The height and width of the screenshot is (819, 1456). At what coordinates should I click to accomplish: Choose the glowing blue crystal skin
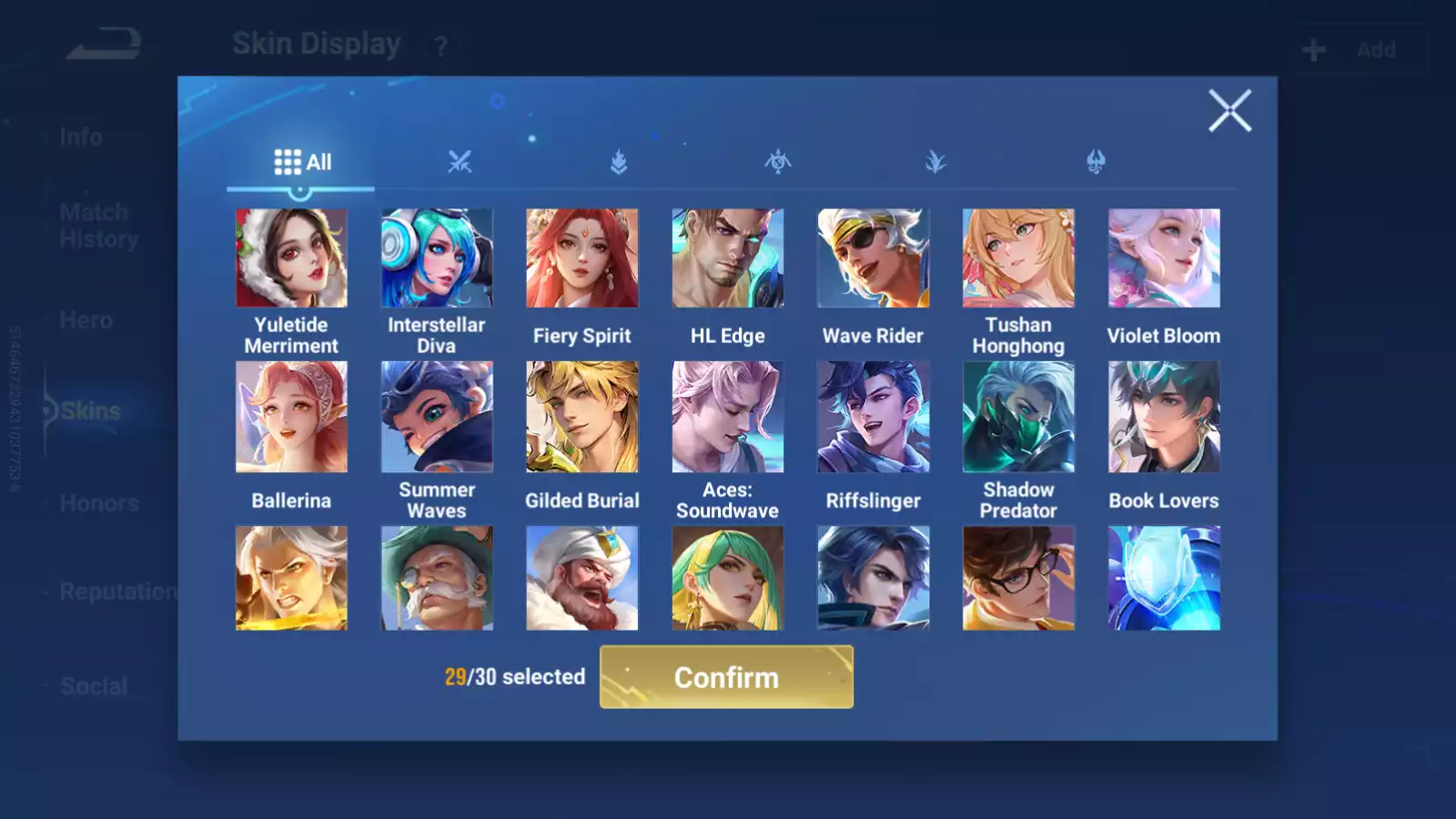pyautogui.click(x=1164, y=578)
